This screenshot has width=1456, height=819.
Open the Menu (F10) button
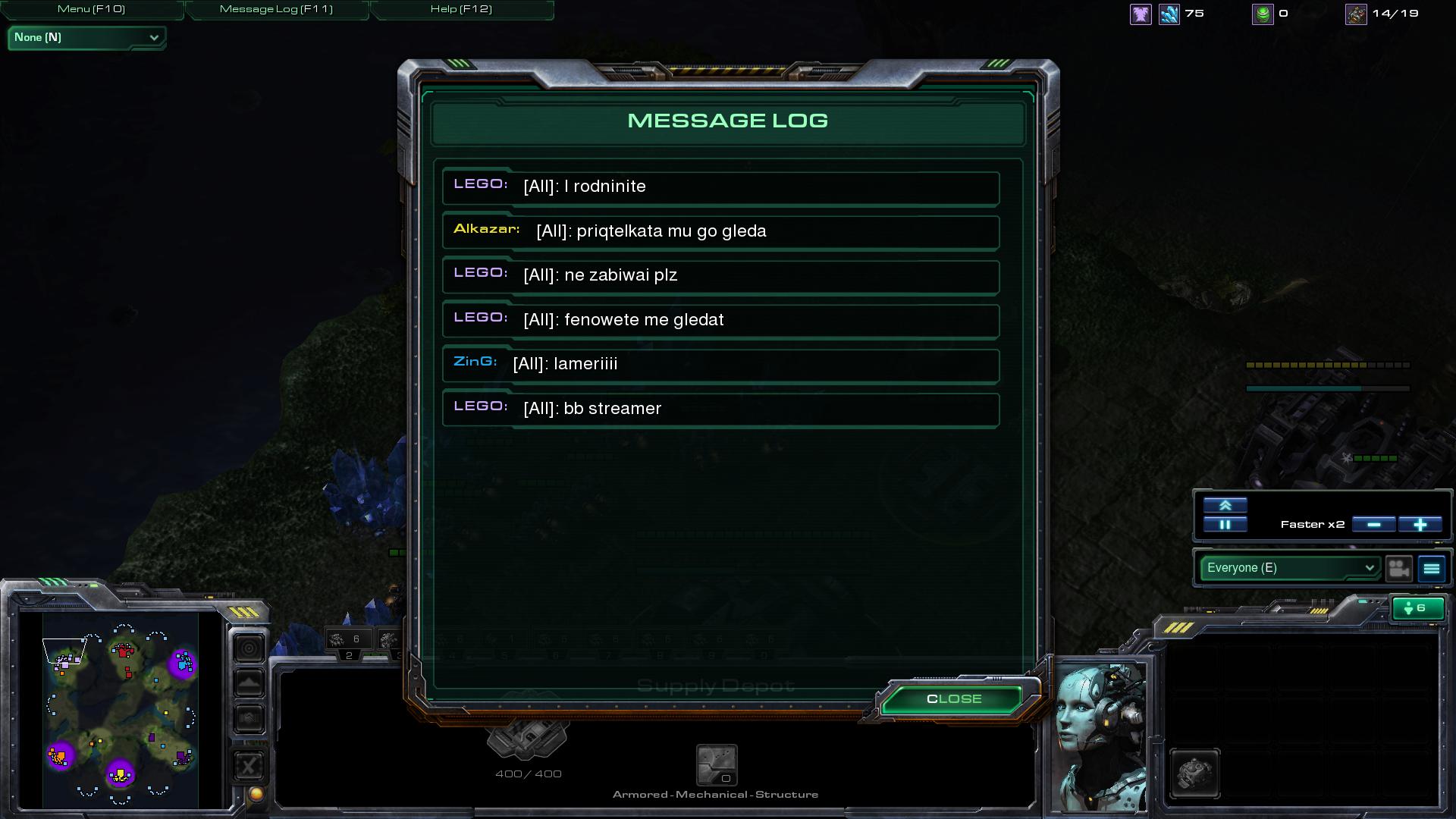(92, 9)
